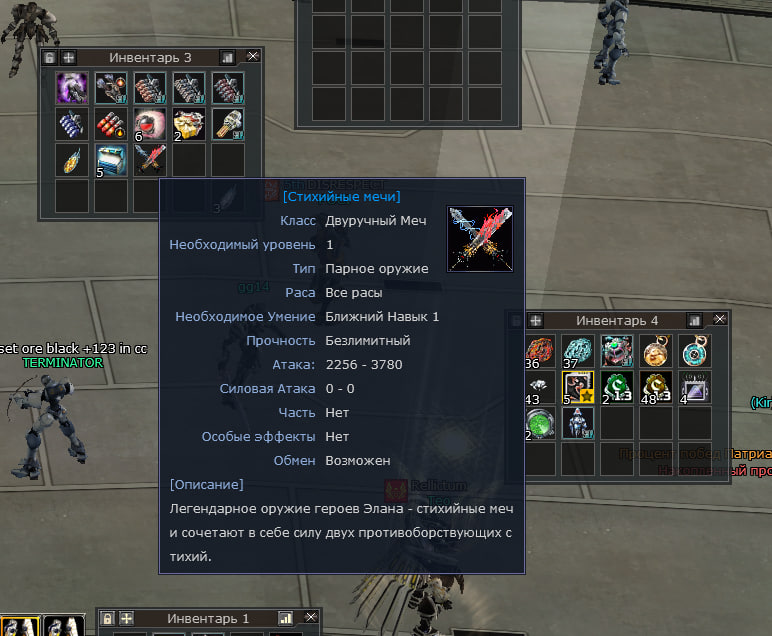Screen dimensions: 772x636
Task: Select the golden feather item
Action: click(x=72, y=159)
